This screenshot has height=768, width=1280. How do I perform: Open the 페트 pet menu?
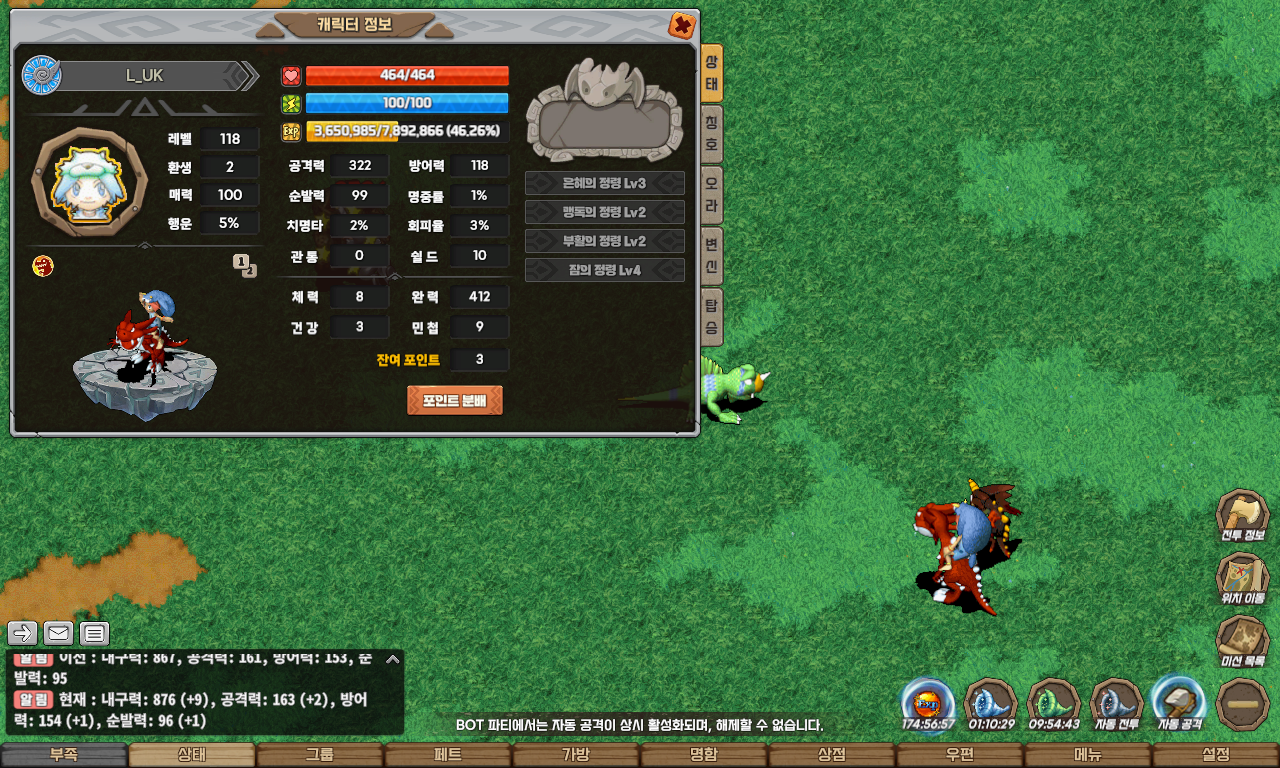tap(448, 755)
